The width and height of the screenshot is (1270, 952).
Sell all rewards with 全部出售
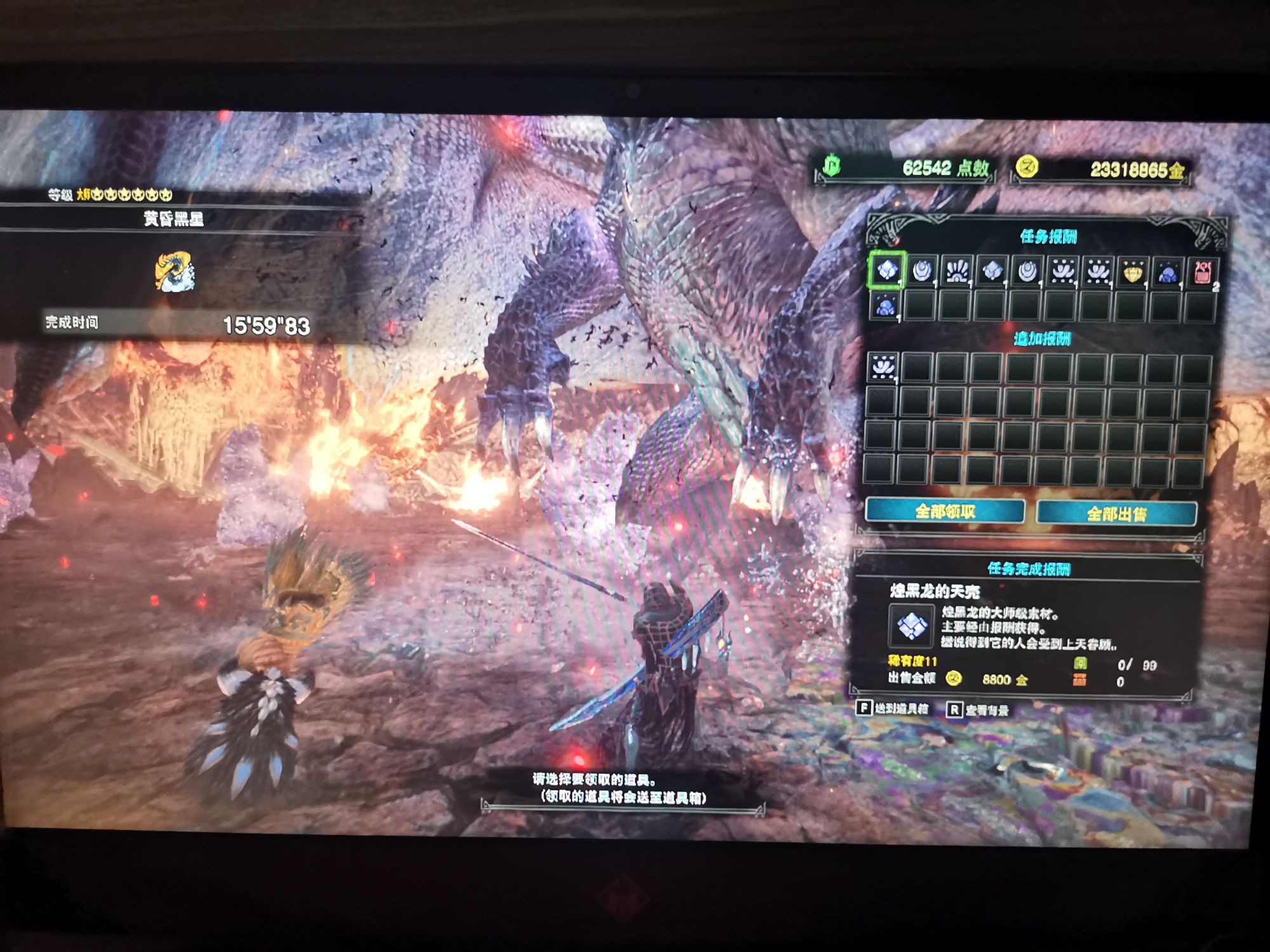click(1116, 513)
